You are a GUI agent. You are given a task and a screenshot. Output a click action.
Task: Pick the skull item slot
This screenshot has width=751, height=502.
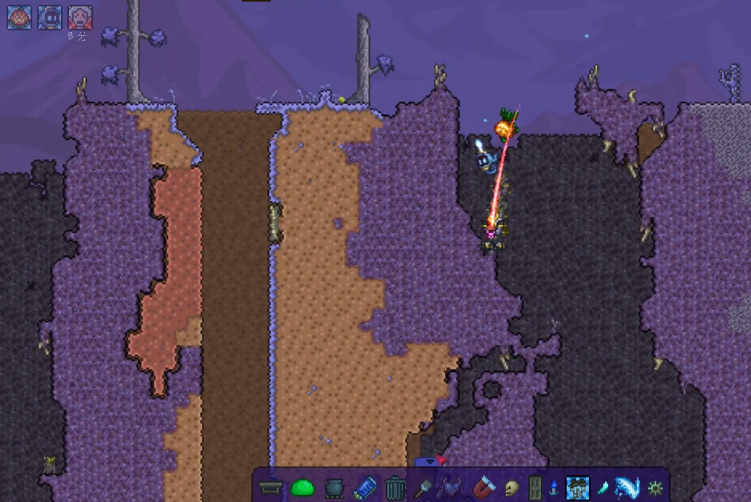pyautogui.click(x=510, y=489)
